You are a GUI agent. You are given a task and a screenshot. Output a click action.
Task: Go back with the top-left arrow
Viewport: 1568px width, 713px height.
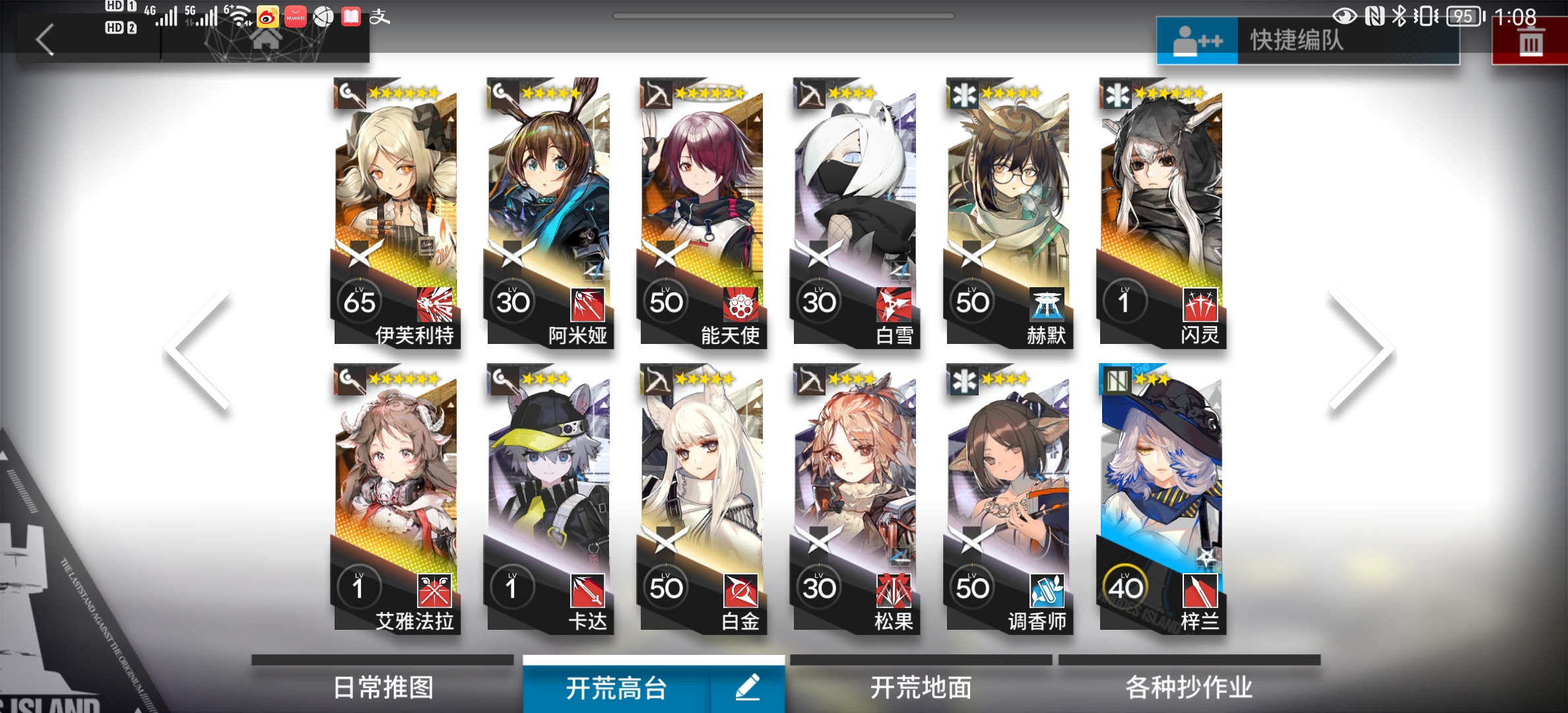[45, 40]
